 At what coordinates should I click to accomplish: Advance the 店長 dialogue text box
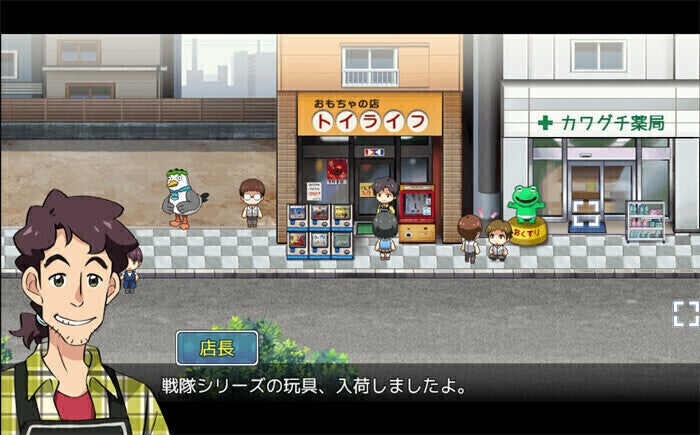(x=400, y=384)
